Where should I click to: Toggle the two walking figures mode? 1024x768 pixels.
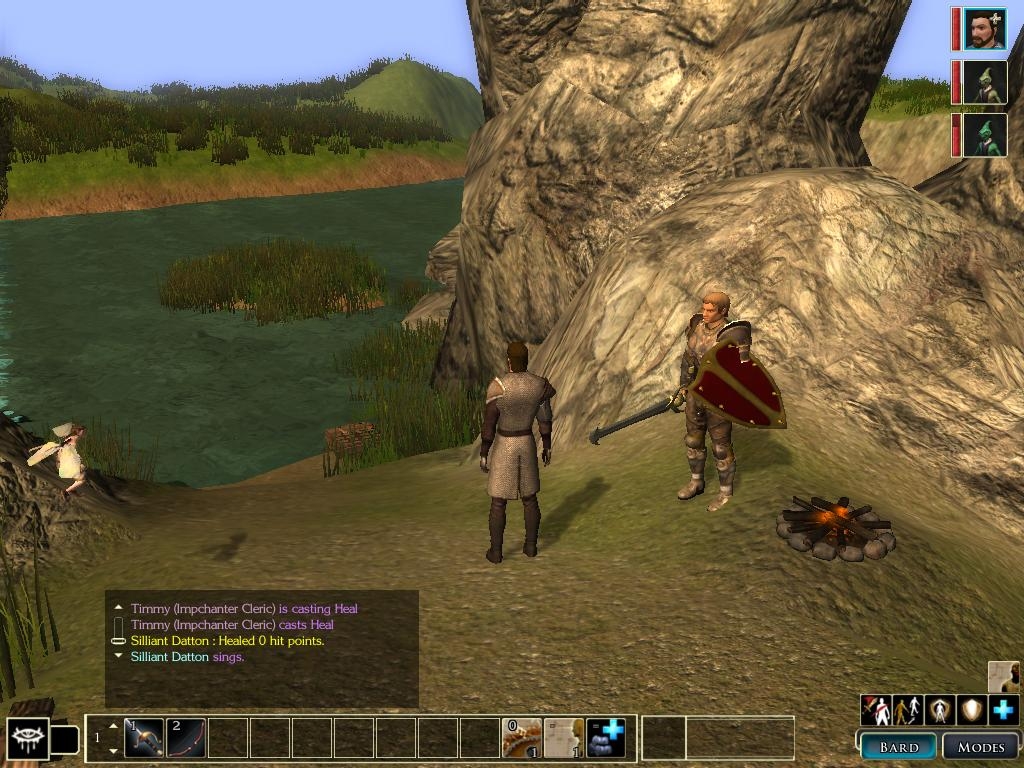click(908, 710)
